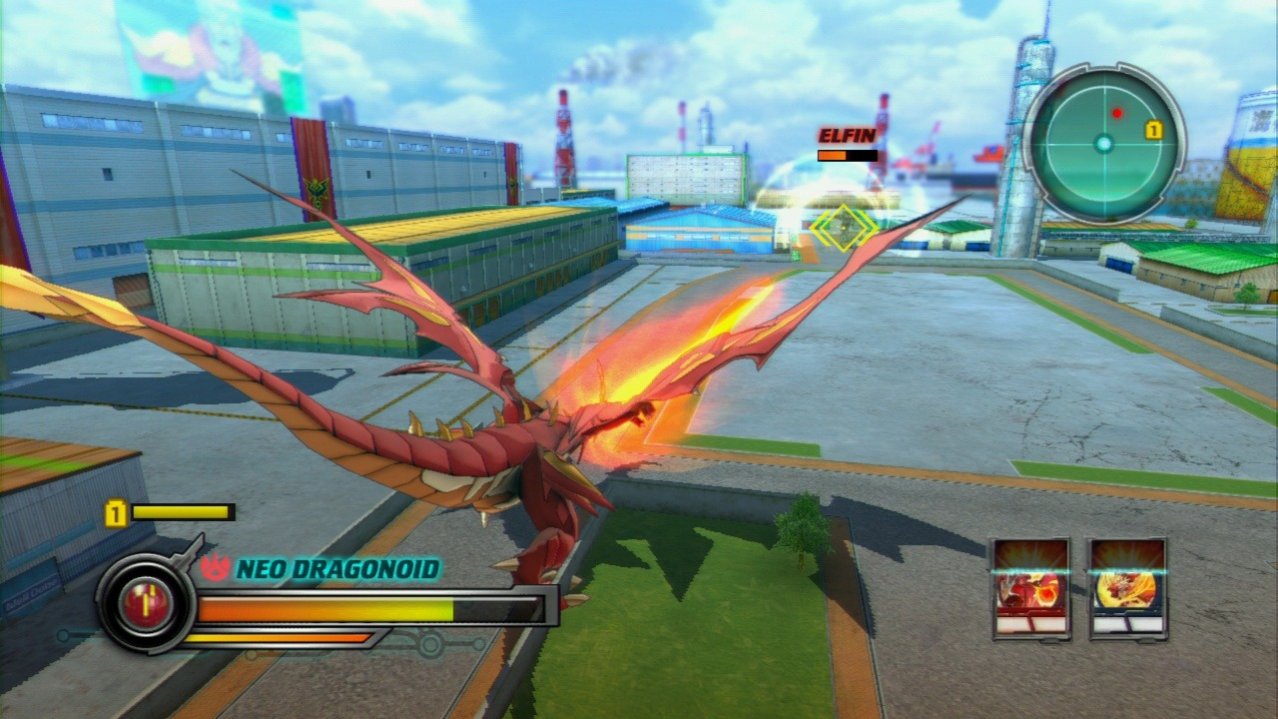Screen dimensions: 1278x719
Task: Select the red enemy dot on the radar
Action: pos(1117,112)
